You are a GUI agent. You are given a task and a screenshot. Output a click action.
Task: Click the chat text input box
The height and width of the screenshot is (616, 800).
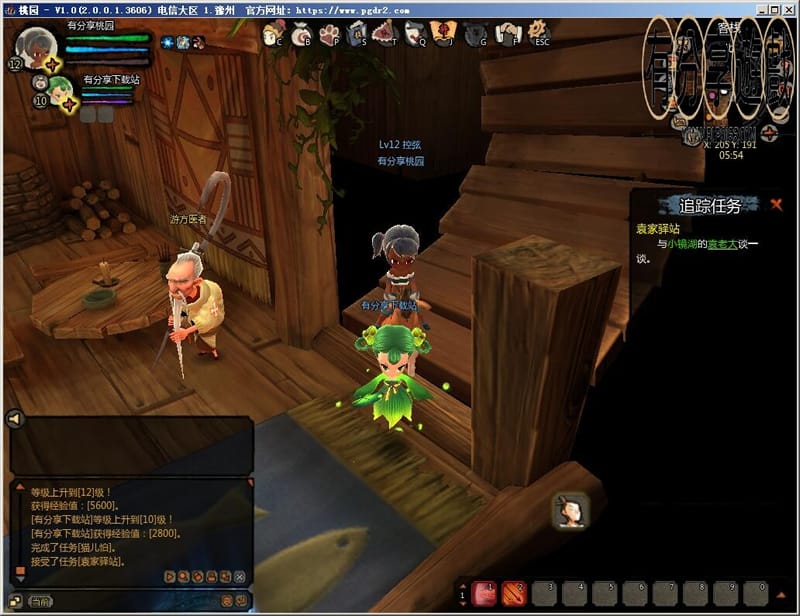coord(130,601)
